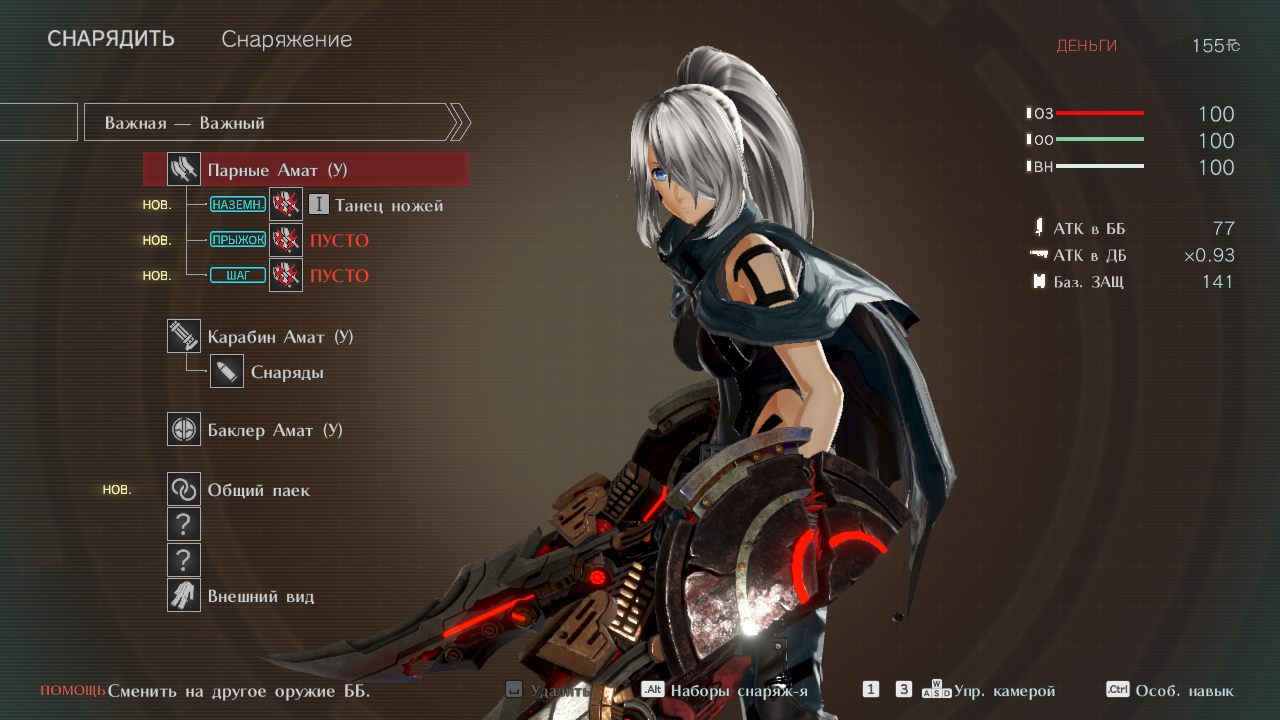Open the Внешний вид appearance entry
The image size is (1280, 720).
260,597
